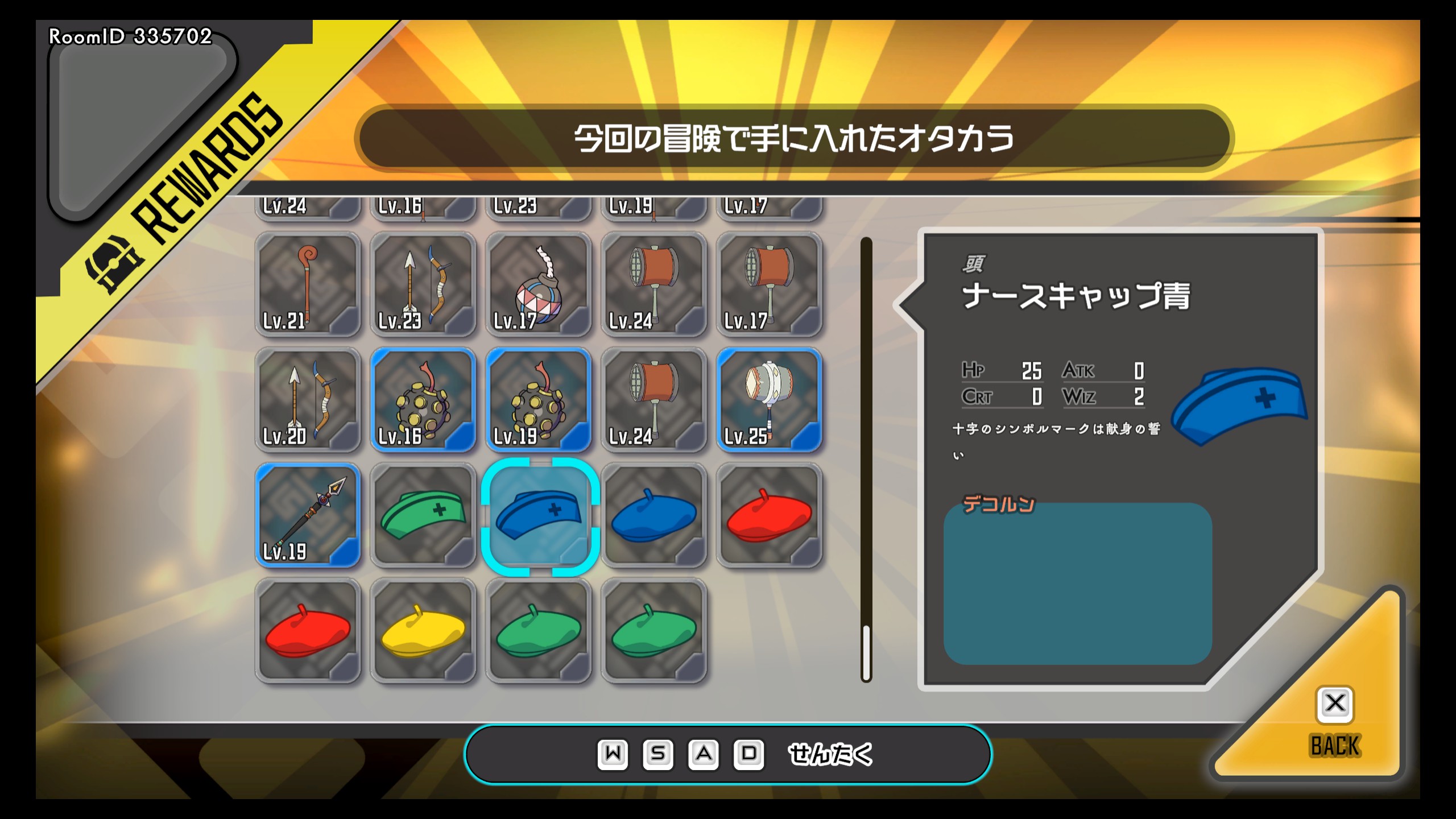
Task: Choose the Lv.23 bow and arrow
Action: [x=423, y=284]
